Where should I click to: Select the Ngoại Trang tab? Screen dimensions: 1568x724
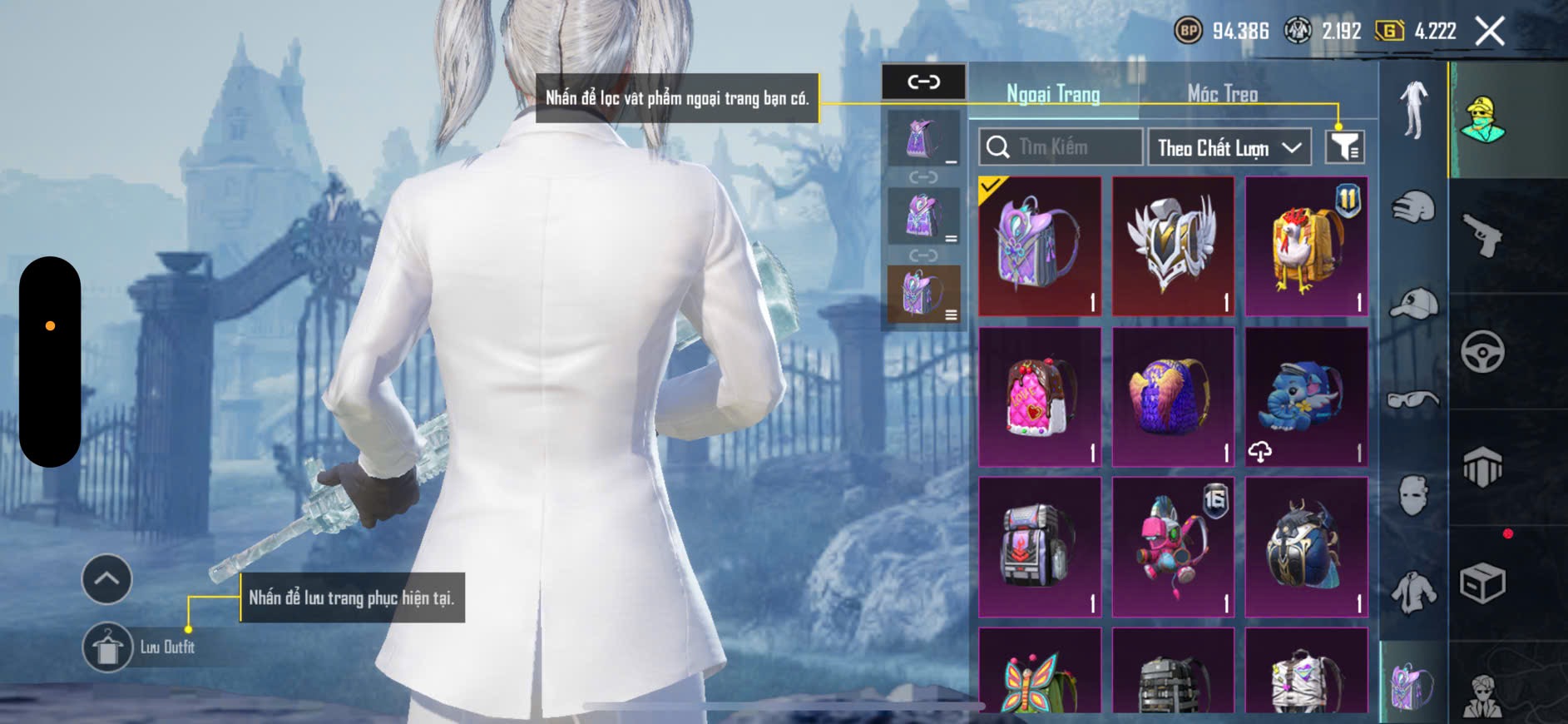click(x=1053, y=94)
